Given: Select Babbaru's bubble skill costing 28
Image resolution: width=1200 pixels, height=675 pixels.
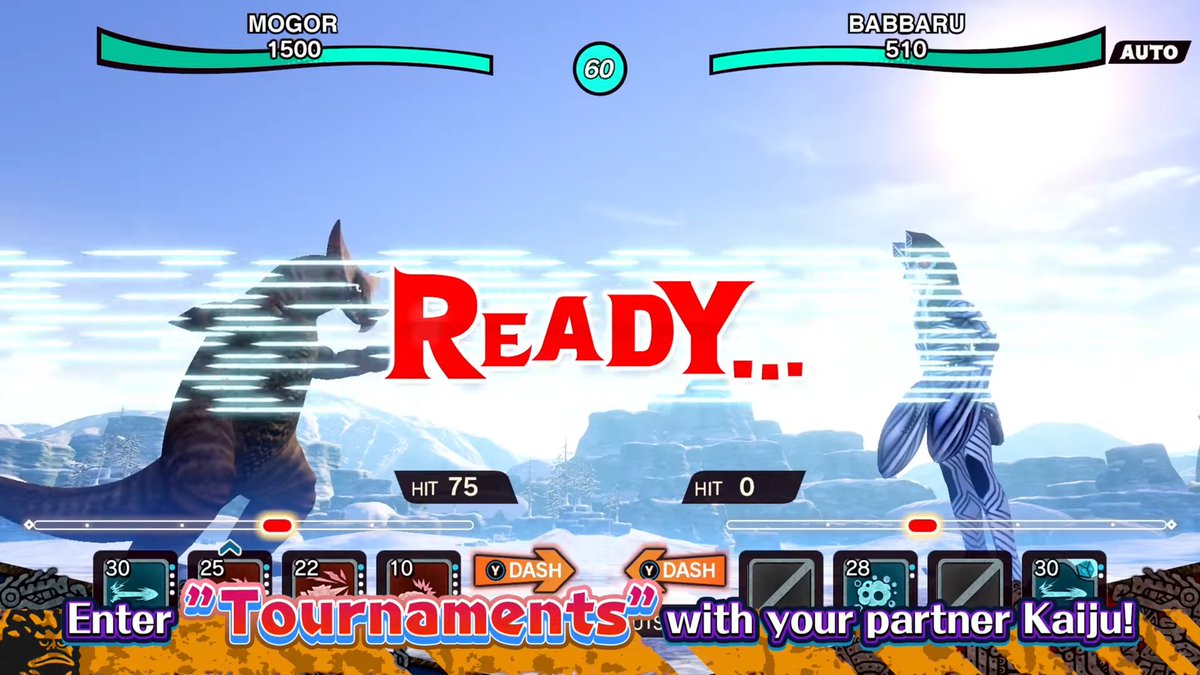Looking at the screenshot, I should click(x=875, y=579).
